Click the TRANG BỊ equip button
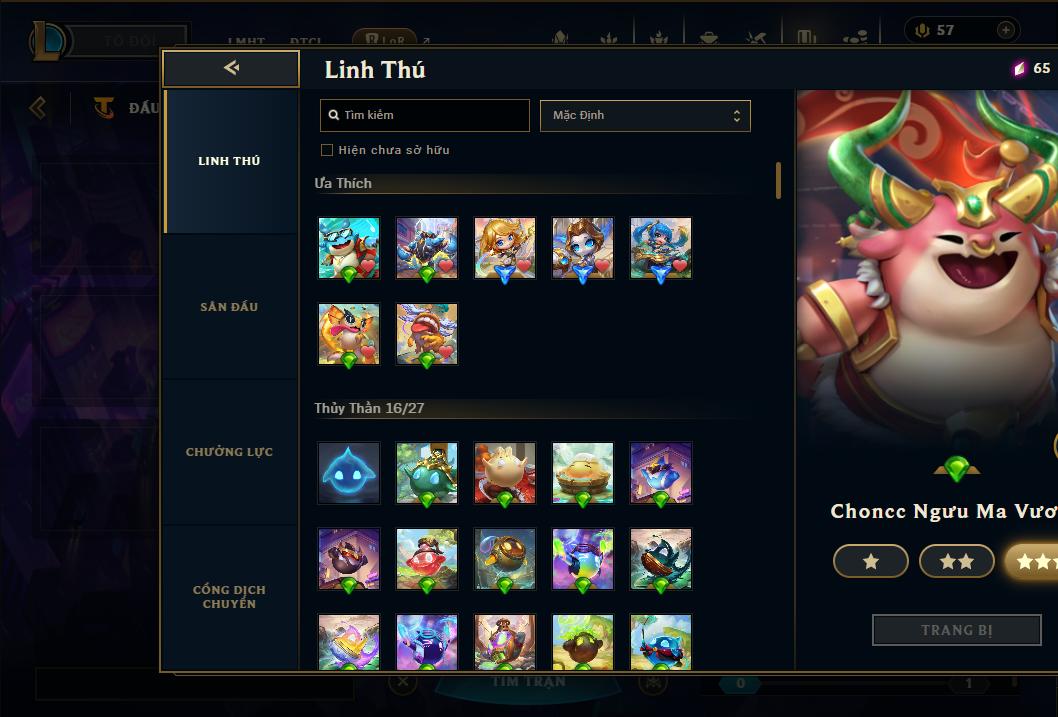Viewport: 1058px width, 717px height. click(957, 630)
